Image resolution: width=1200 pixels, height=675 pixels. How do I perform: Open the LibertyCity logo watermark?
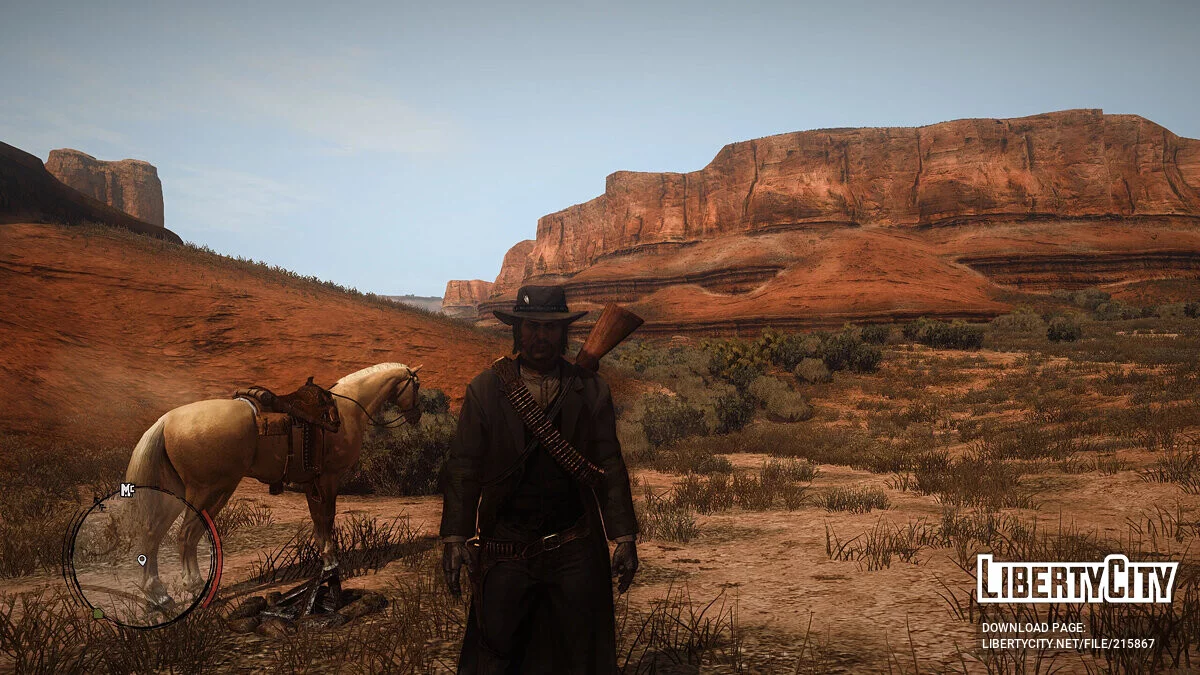tap(1077, 579)
